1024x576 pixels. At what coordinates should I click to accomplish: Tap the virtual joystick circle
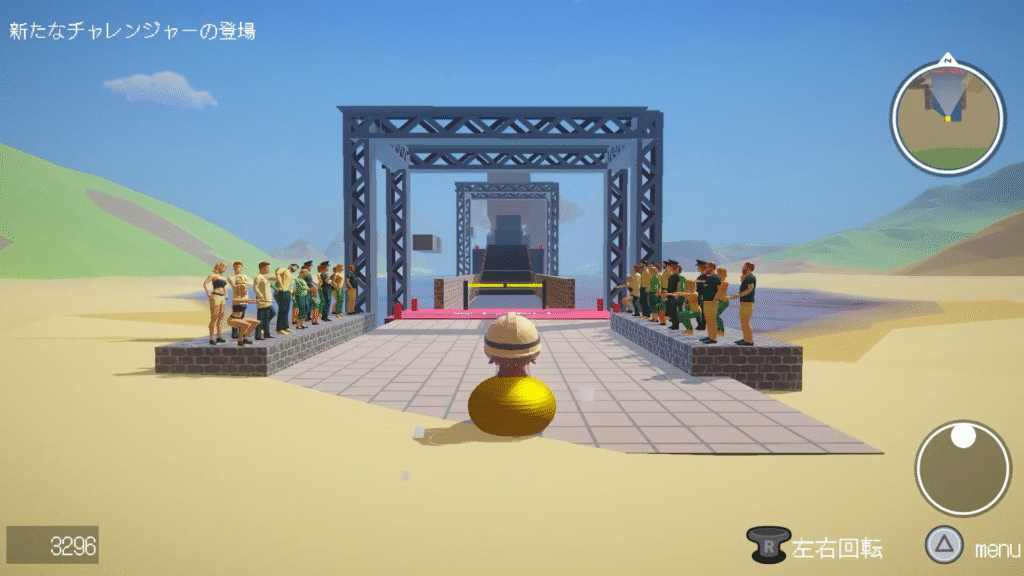point(963,468)
